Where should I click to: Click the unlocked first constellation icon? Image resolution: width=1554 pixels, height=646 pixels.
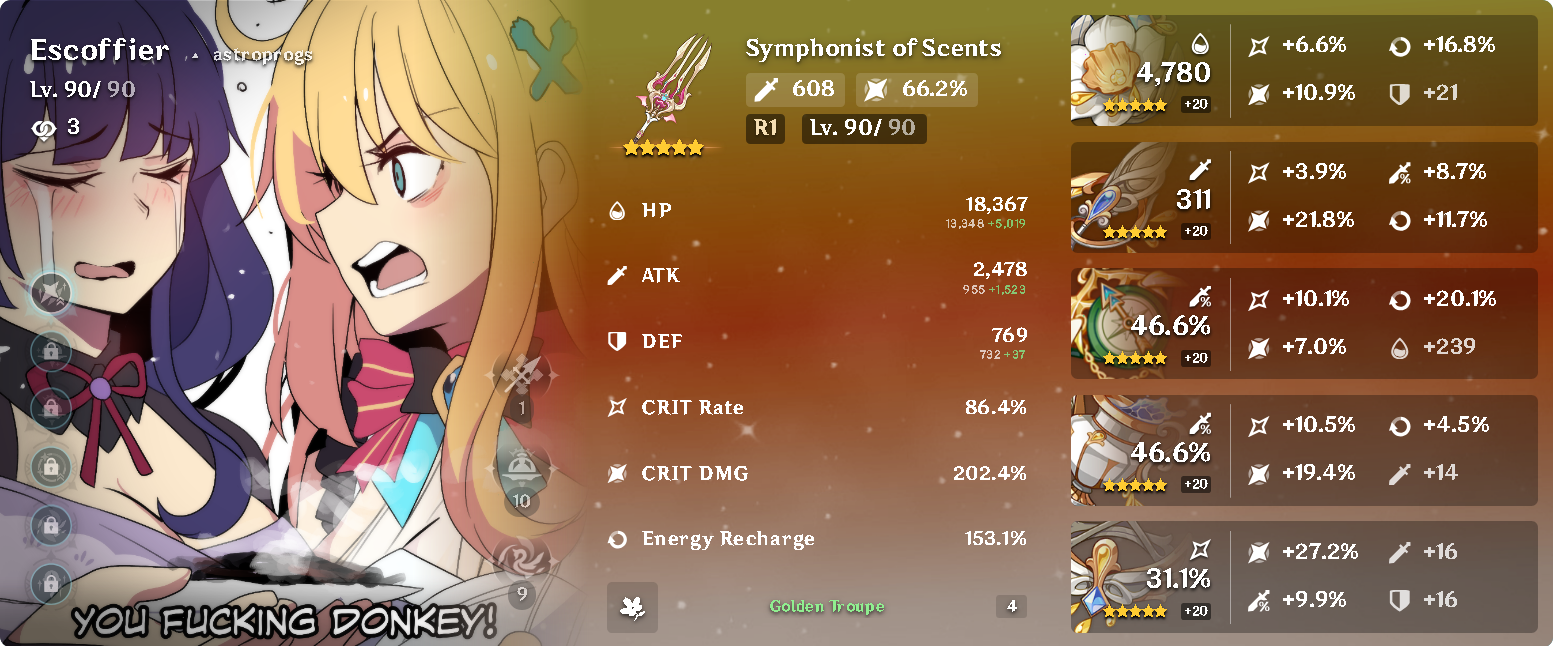51,293
